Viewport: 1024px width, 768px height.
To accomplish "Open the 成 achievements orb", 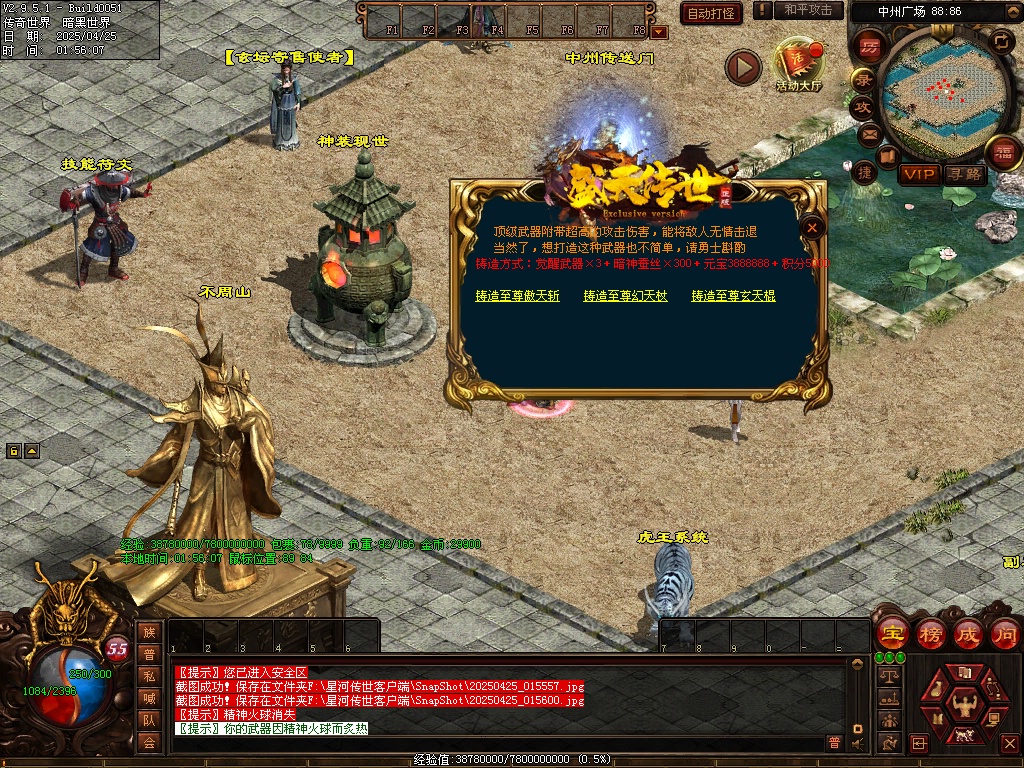I will [x=968, y=634].
